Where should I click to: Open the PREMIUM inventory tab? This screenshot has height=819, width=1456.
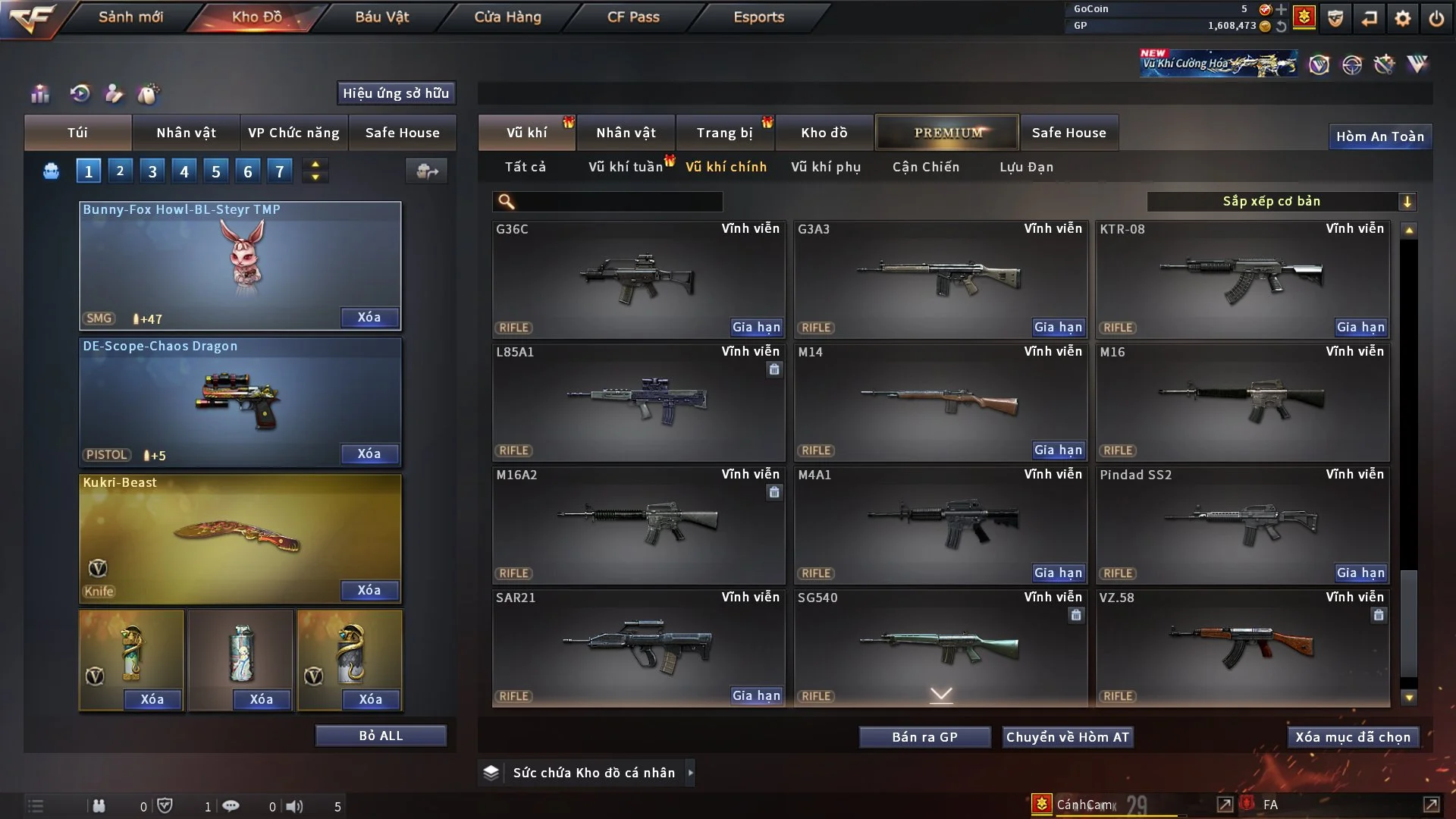(x=947, y=133)
